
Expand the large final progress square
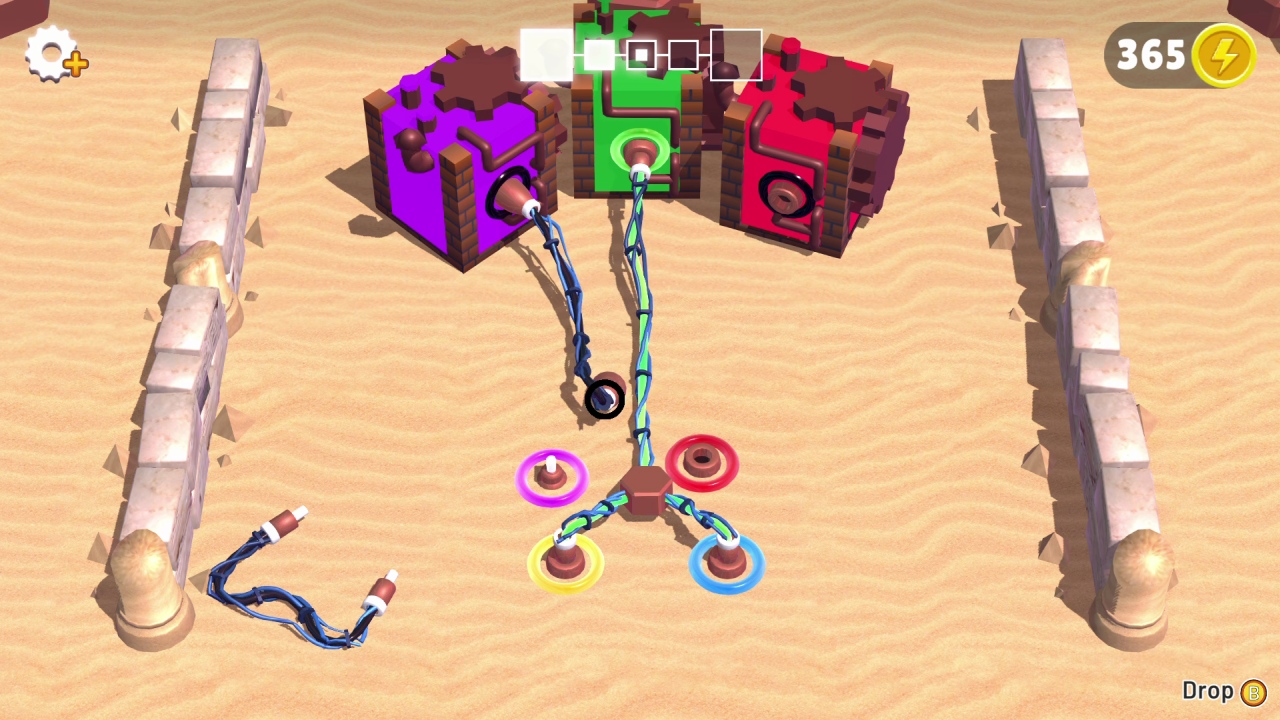735,55
